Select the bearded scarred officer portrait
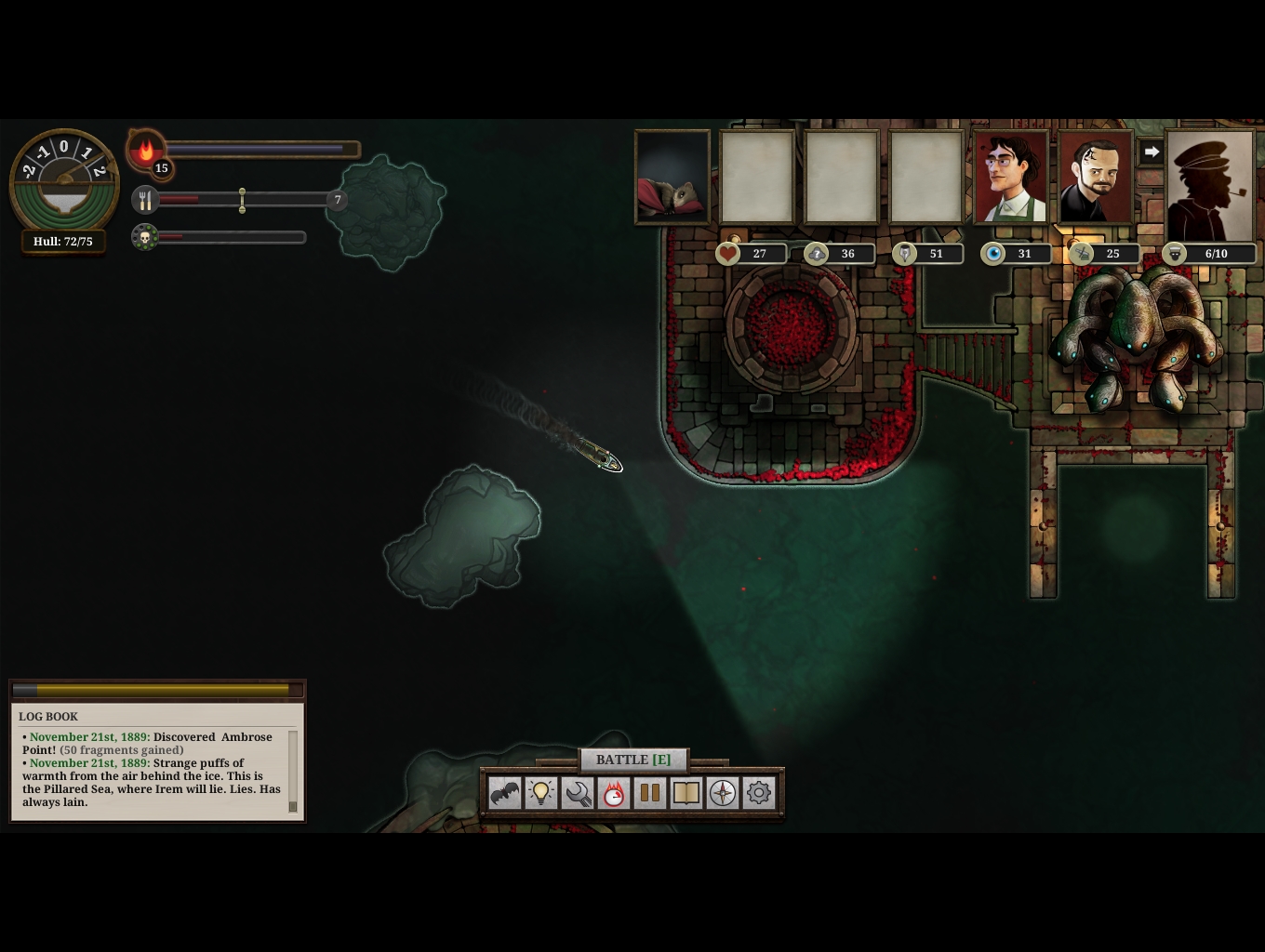 click(x=1095, y=178)
